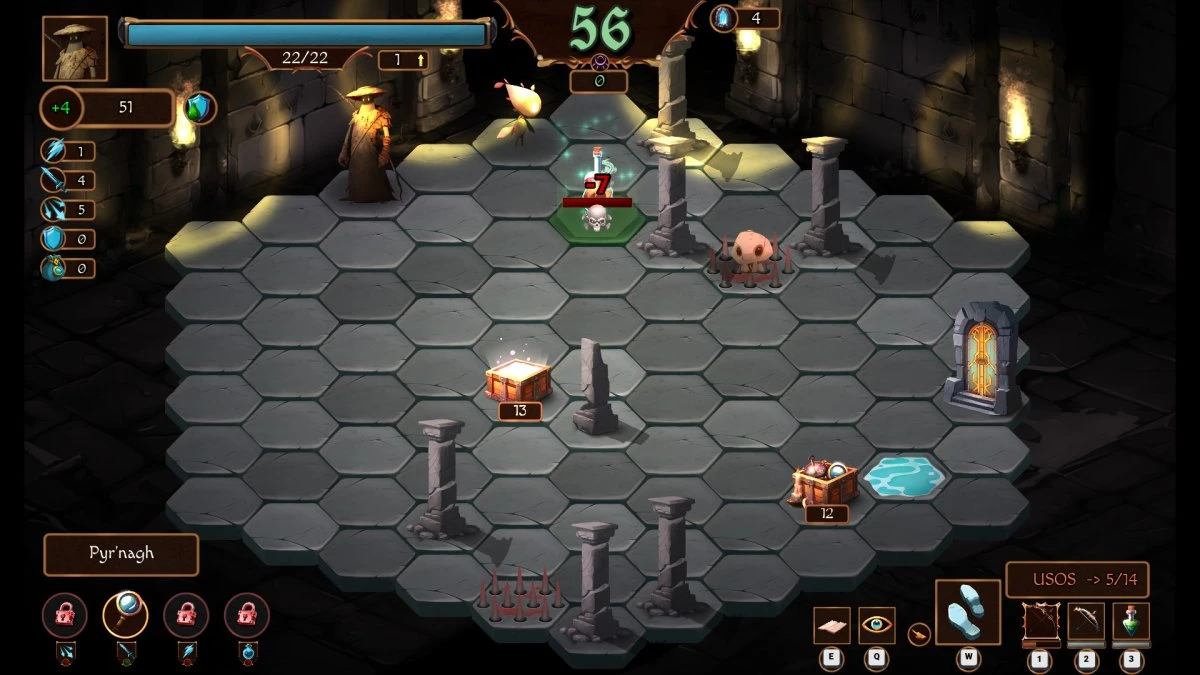Click the straw-hat character portrait
Screen dimensions: 1200x675
click(75, 48)
